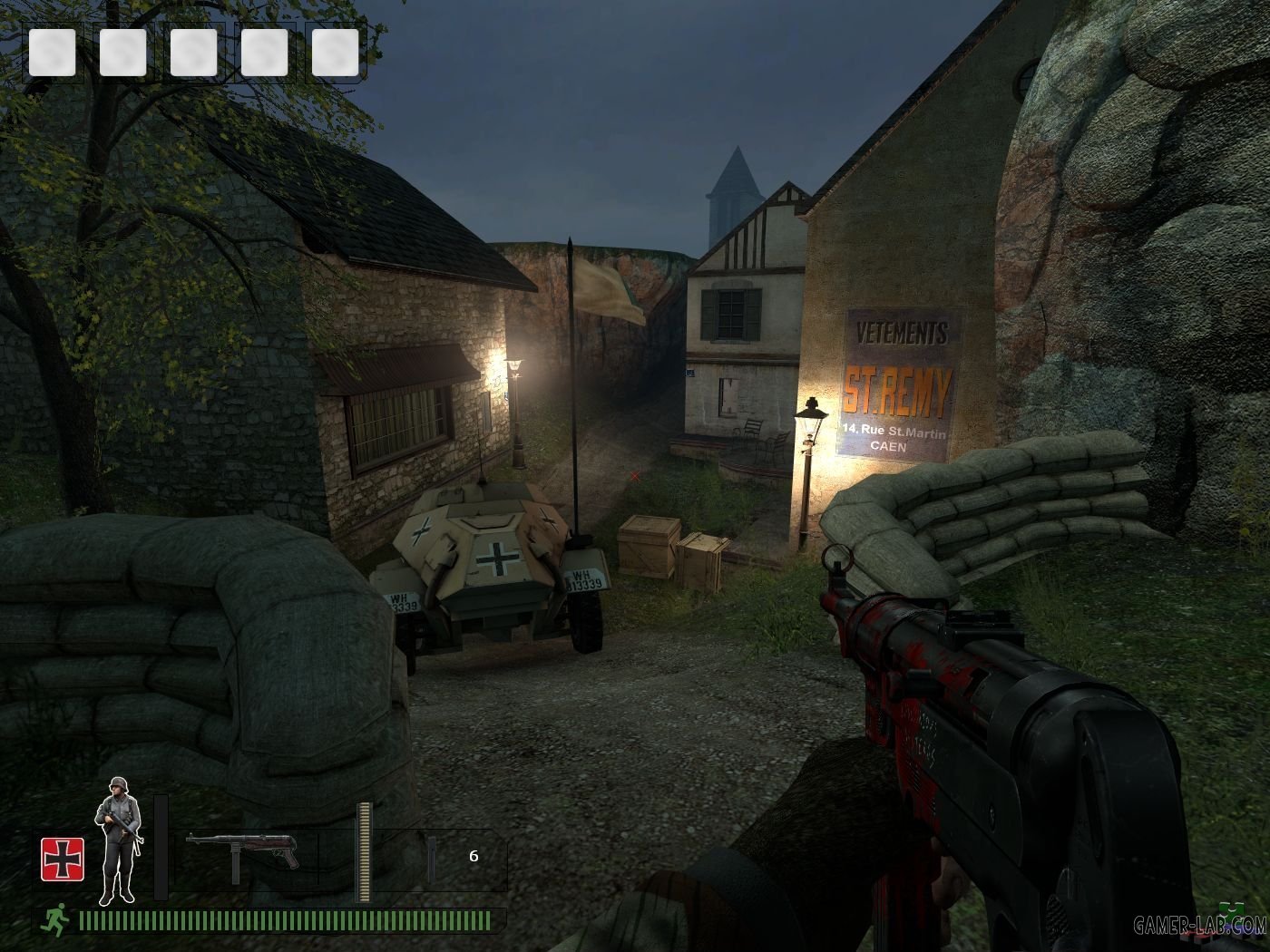This screenshot has width=1270, height=952.
Task: Click the Iron Cross team icon
Action: pyautogui.click(x=62, y=859)
